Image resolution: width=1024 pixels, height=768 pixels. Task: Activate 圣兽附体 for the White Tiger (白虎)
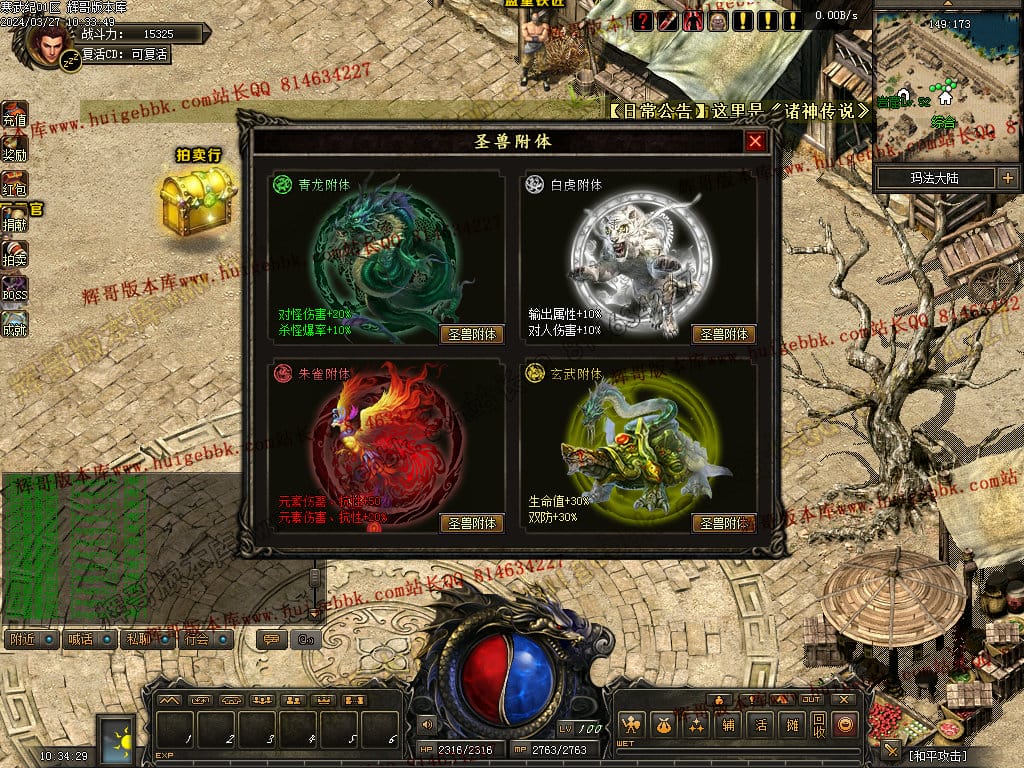point(724,334)
